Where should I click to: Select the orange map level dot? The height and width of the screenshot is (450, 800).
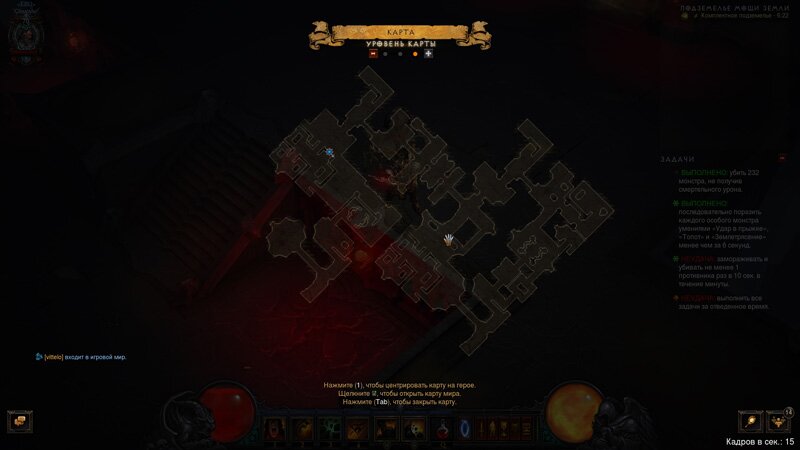[415, 54]
